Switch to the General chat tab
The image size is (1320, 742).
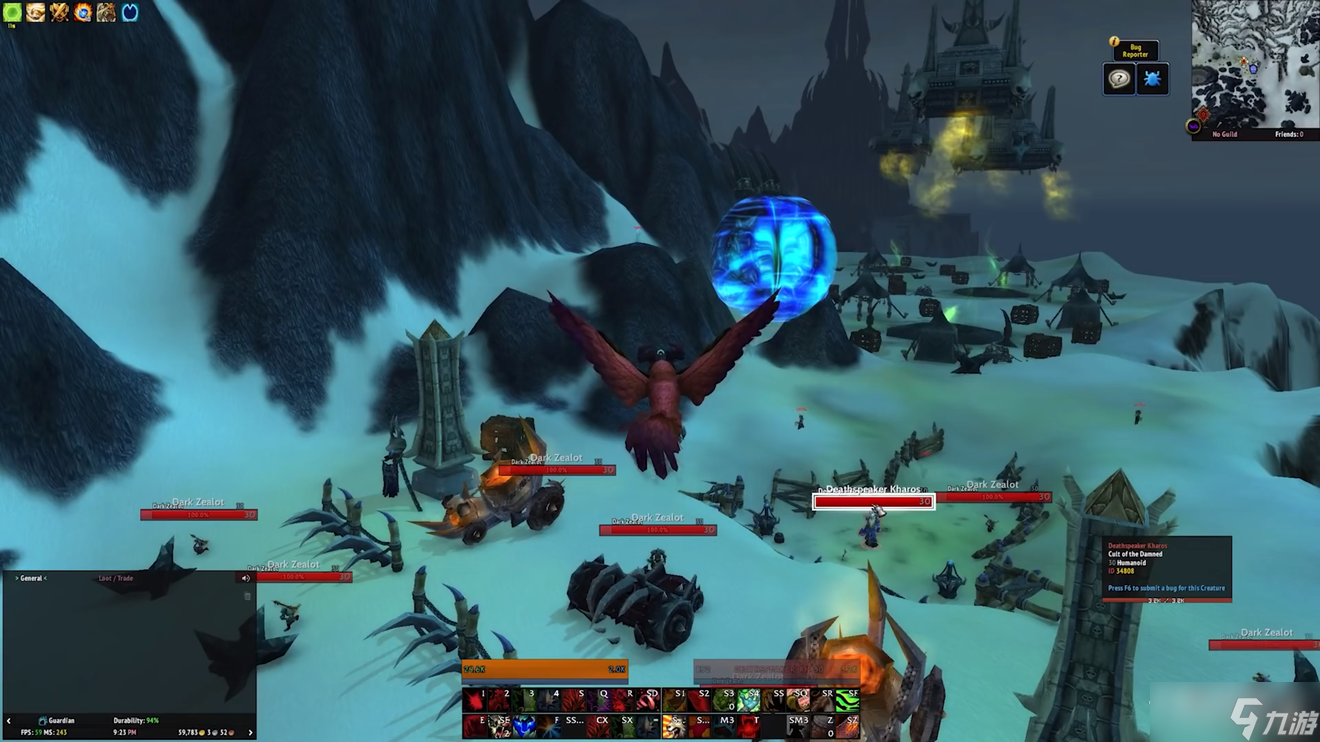(x=32, y=578)
